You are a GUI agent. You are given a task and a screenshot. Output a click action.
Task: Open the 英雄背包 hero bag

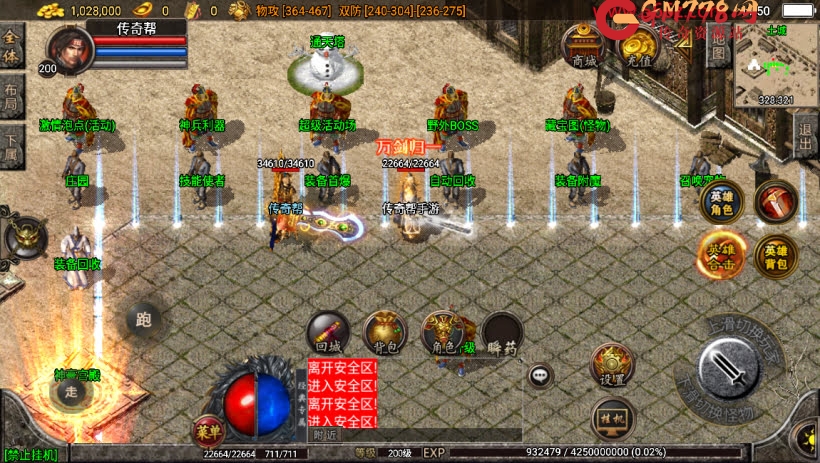coord(775,256)
